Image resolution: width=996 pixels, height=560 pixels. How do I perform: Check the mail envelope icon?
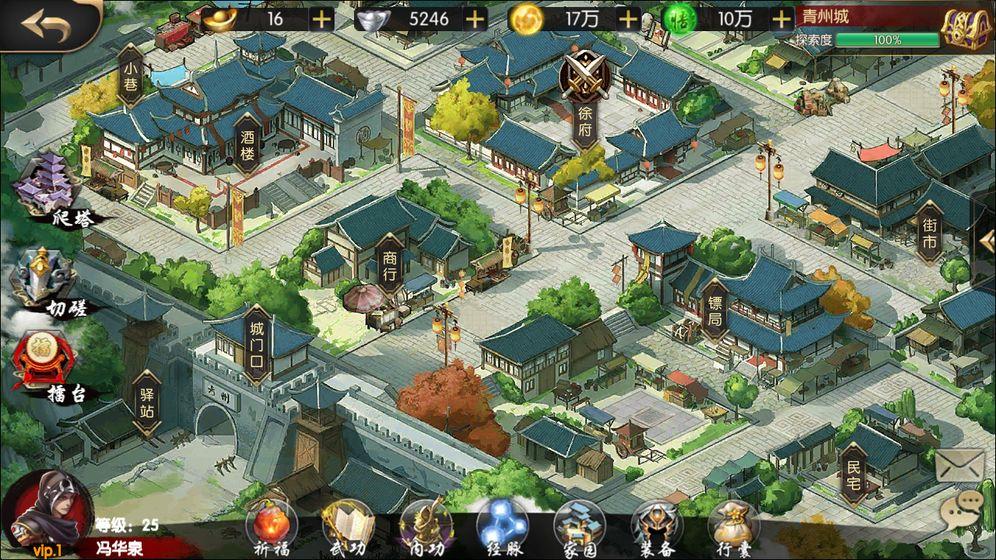pos(960,465)
